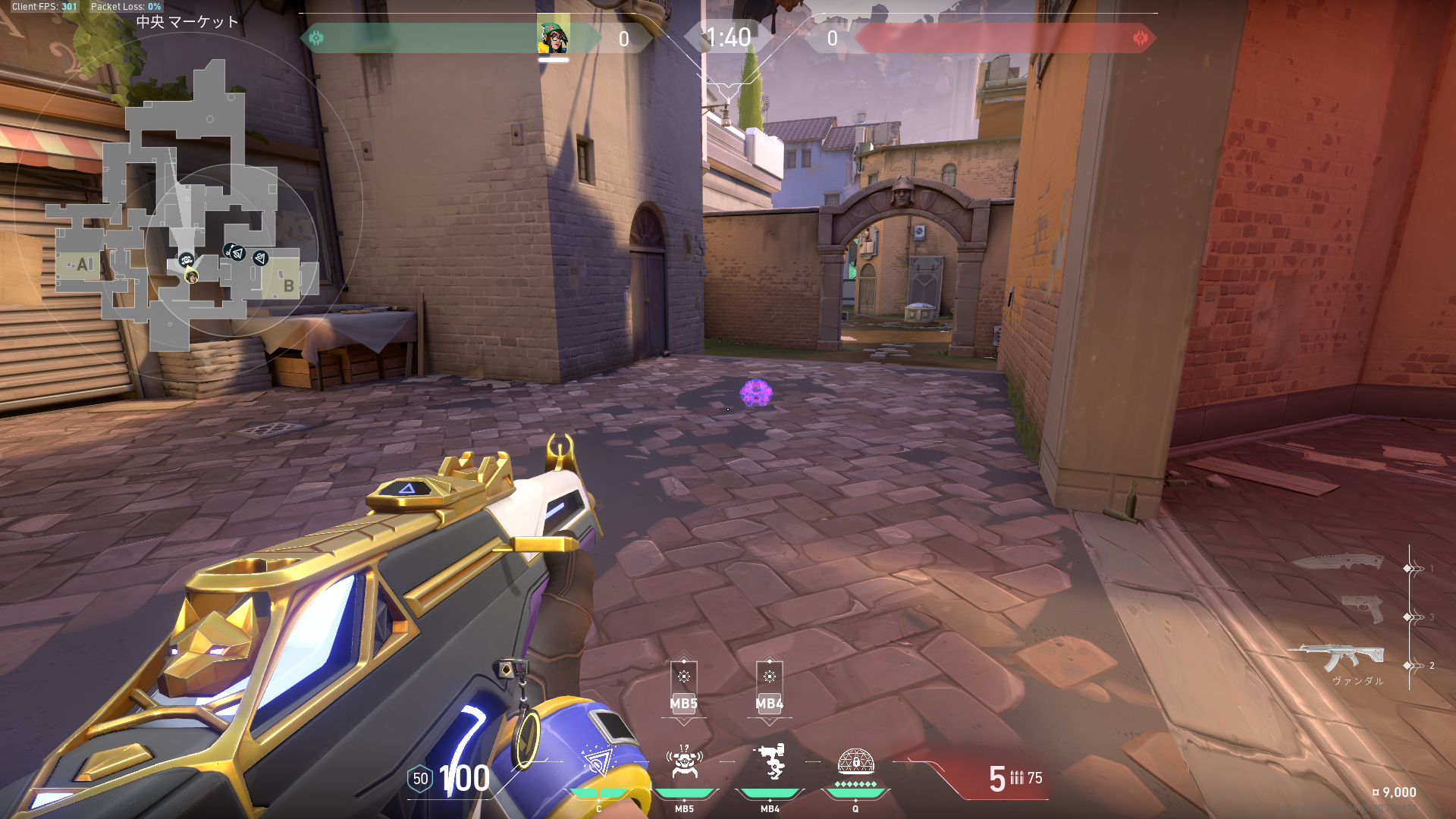Activate the Lockdown ultimate dome icon

(855, 761)
